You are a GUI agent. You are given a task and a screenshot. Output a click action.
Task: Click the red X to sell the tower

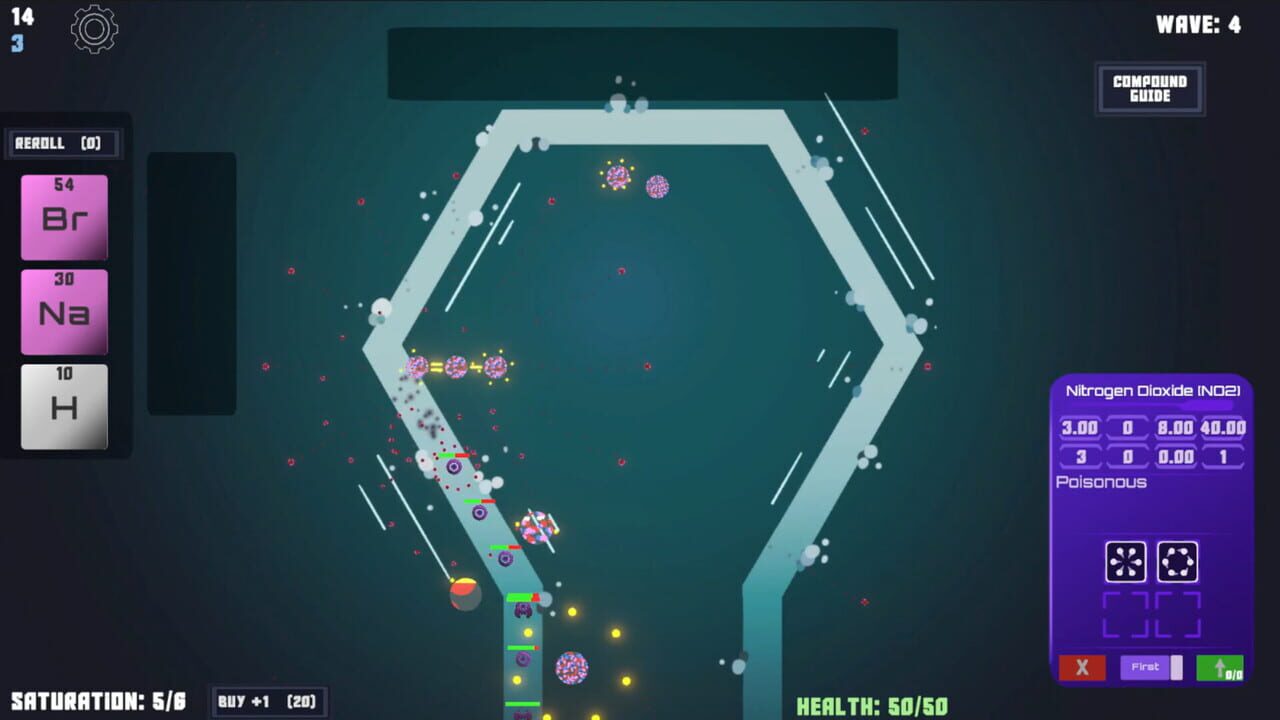[1081, 667]
